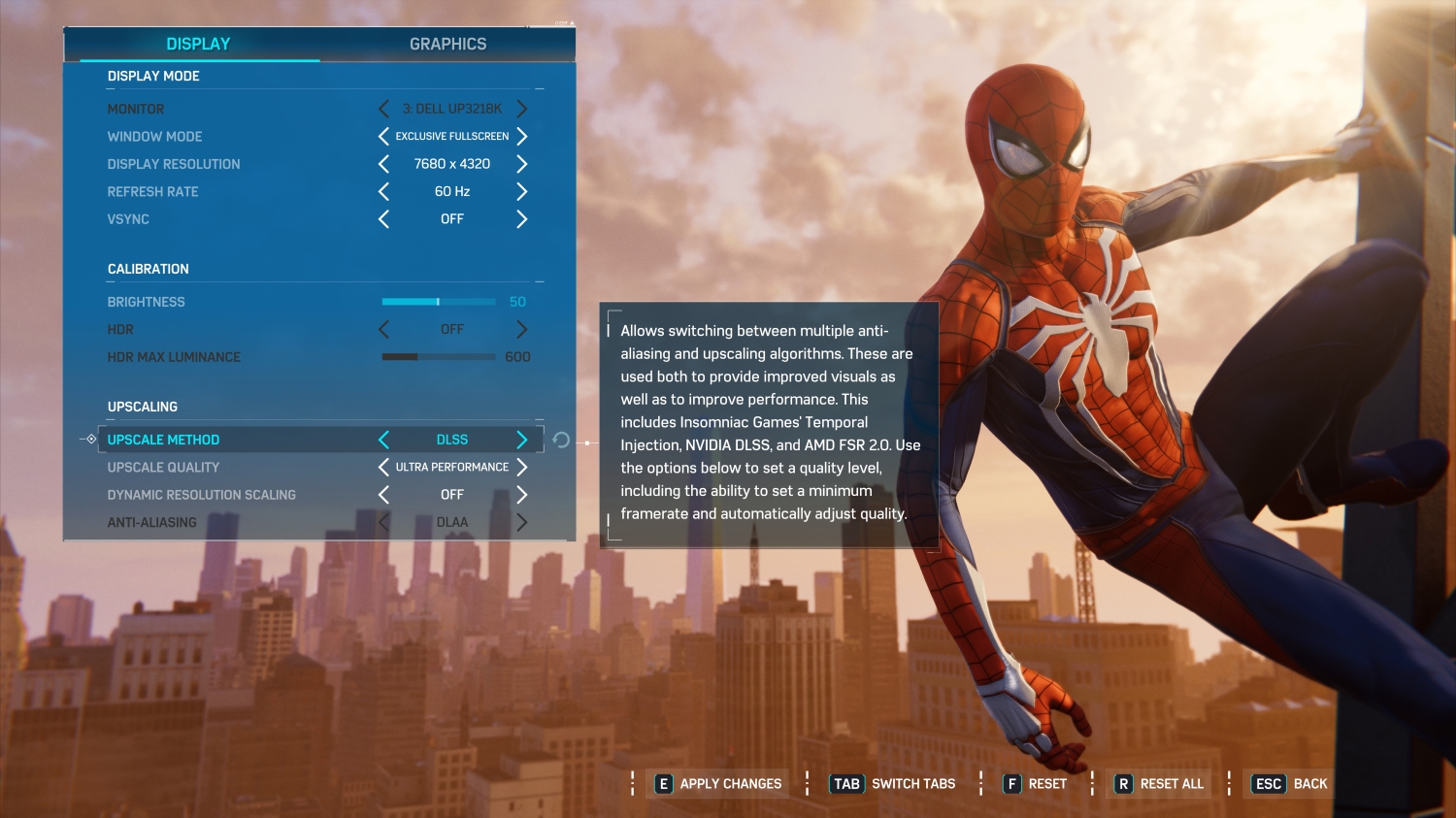Screen dimensions: 1456x818
Task: Click the DLSS upscale method value
Action: point(452,440)
